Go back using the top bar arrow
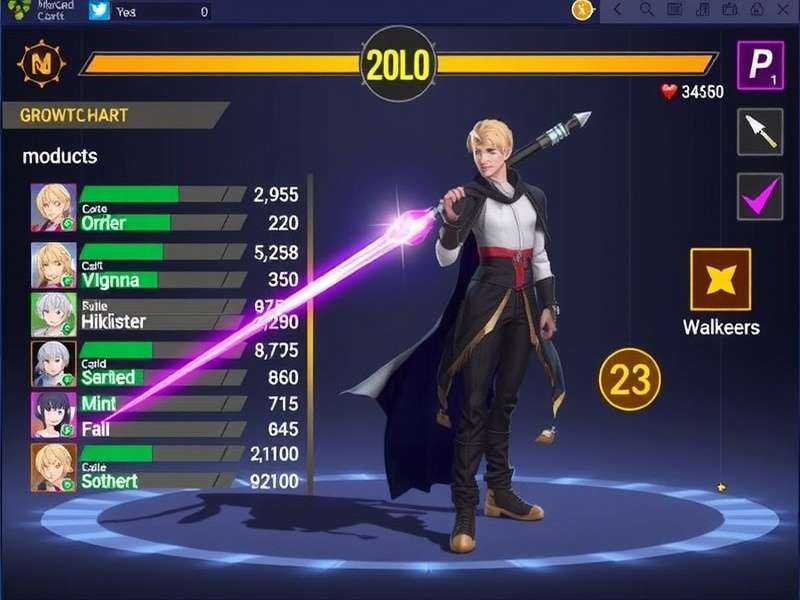 618,10
